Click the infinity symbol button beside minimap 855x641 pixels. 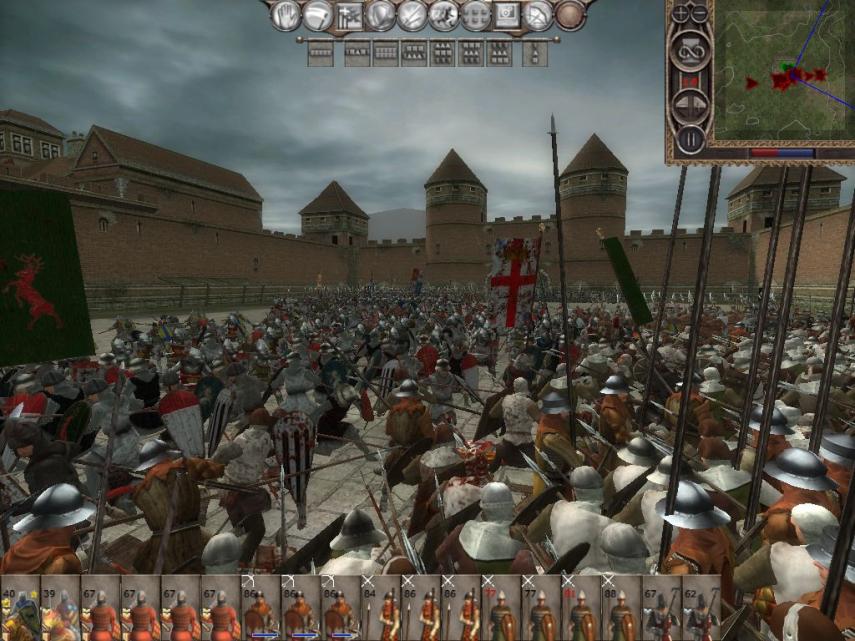click(690, 50)
